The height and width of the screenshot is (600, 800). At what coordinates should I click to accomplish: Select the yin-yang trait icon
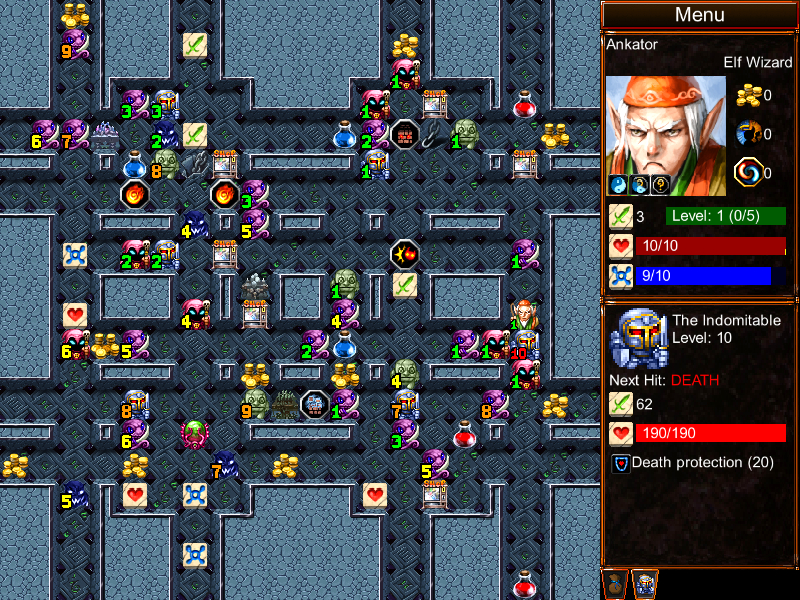618,185
